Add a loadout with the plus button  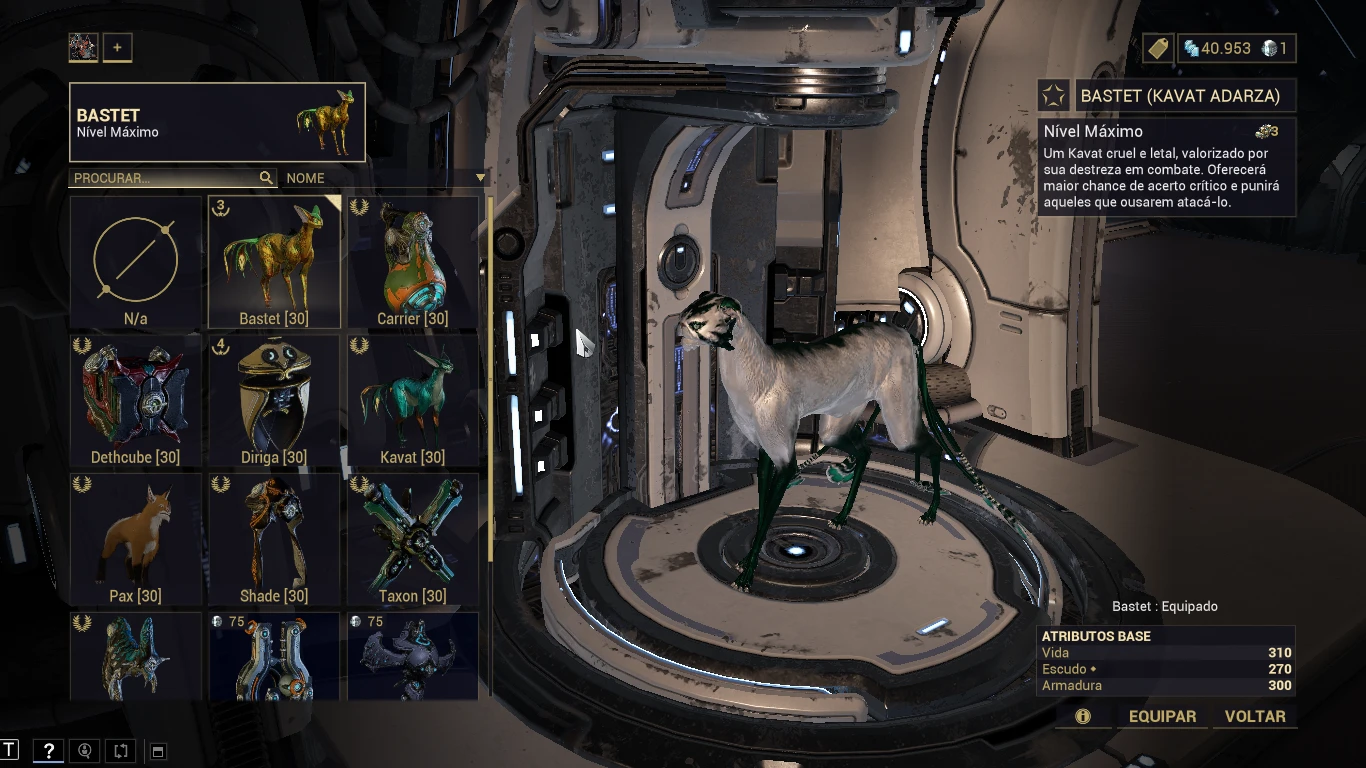click(117, 47)
